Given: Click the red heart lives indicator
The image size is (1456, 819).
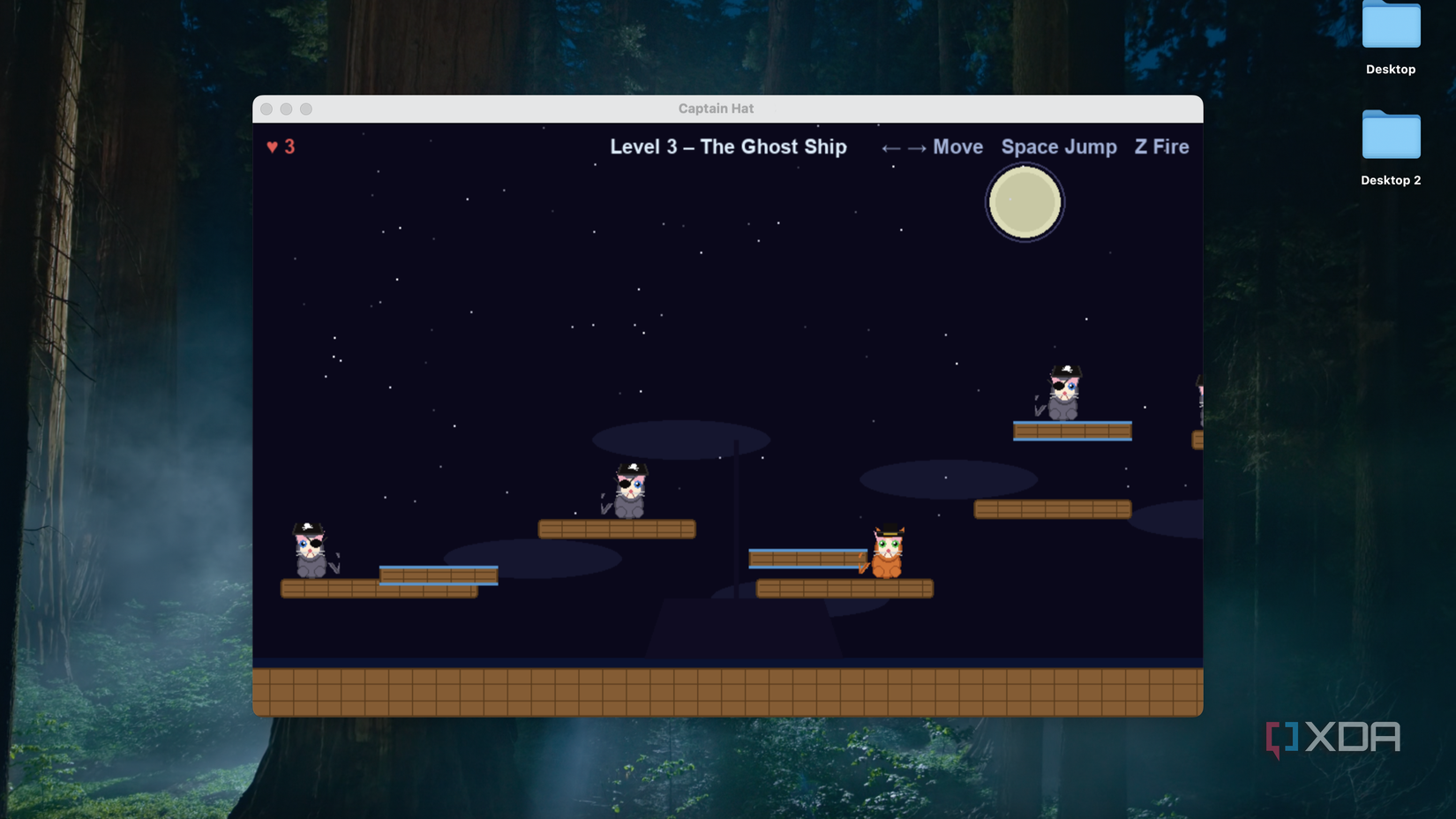Looking at the screenshot, I should point(270,147).
